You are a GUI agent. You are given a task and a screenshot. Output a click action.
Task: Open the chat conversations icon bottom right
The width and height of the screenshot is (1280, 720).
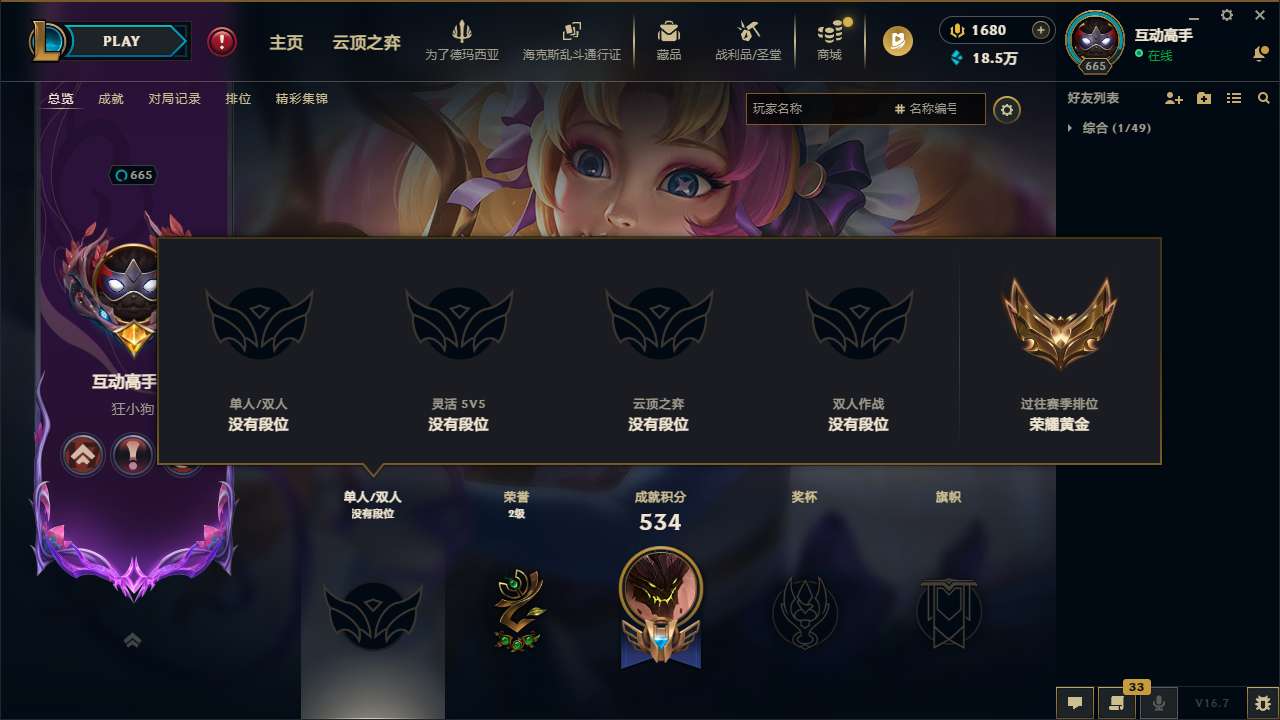(x=1115, y=703)
